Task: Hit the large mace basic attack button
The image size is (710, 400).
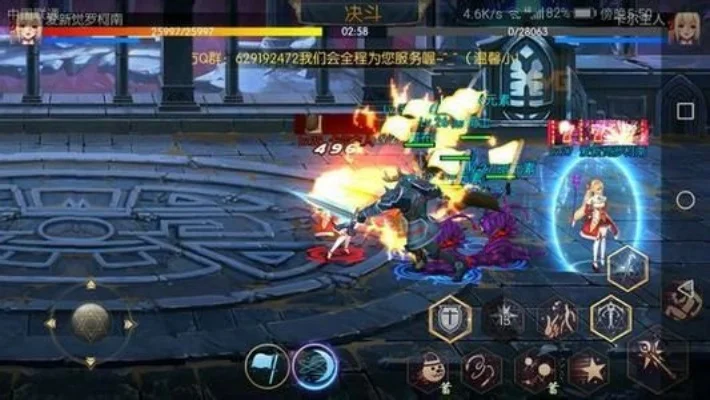Action: 657,358
